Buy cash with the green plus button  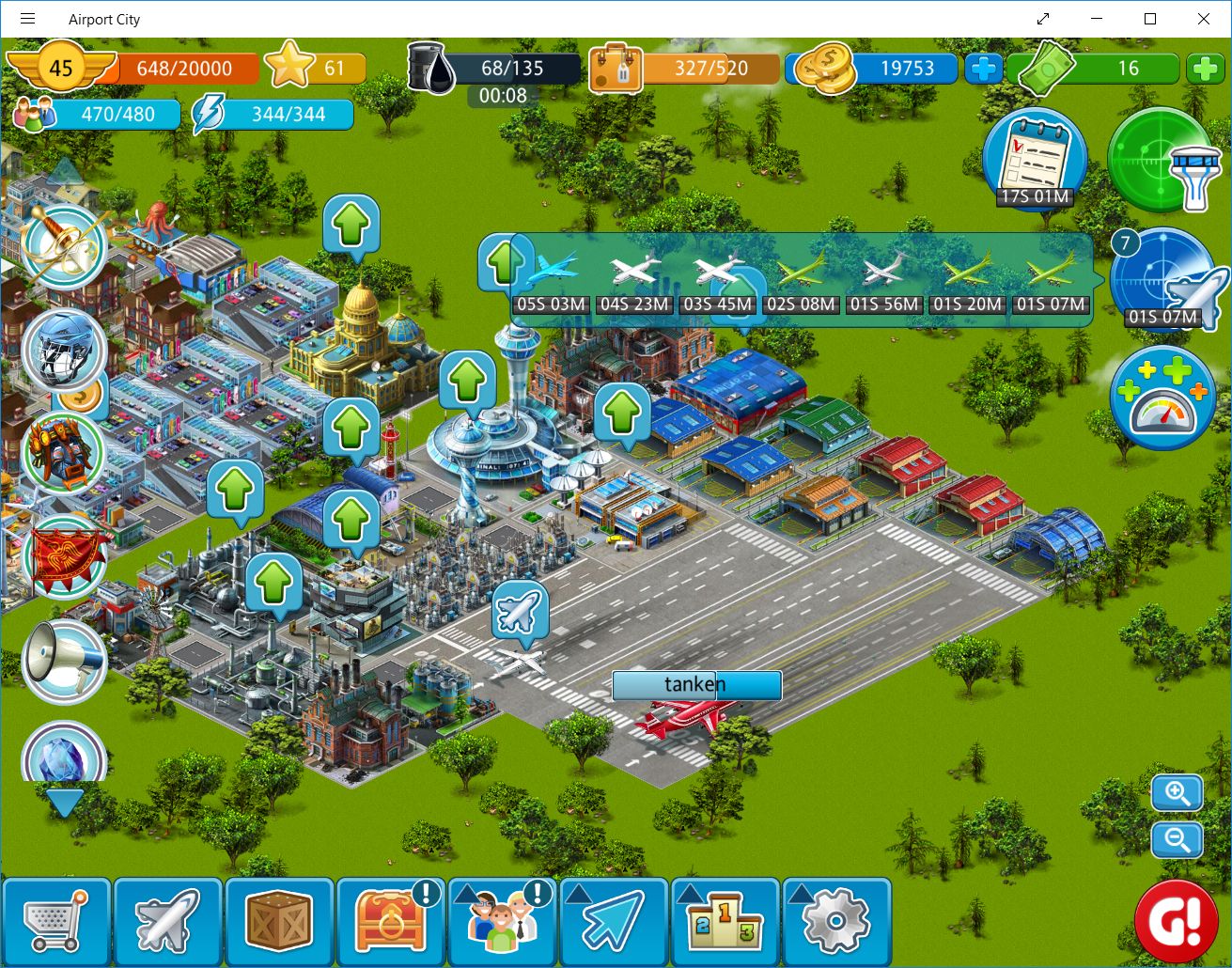point(1205,69)
